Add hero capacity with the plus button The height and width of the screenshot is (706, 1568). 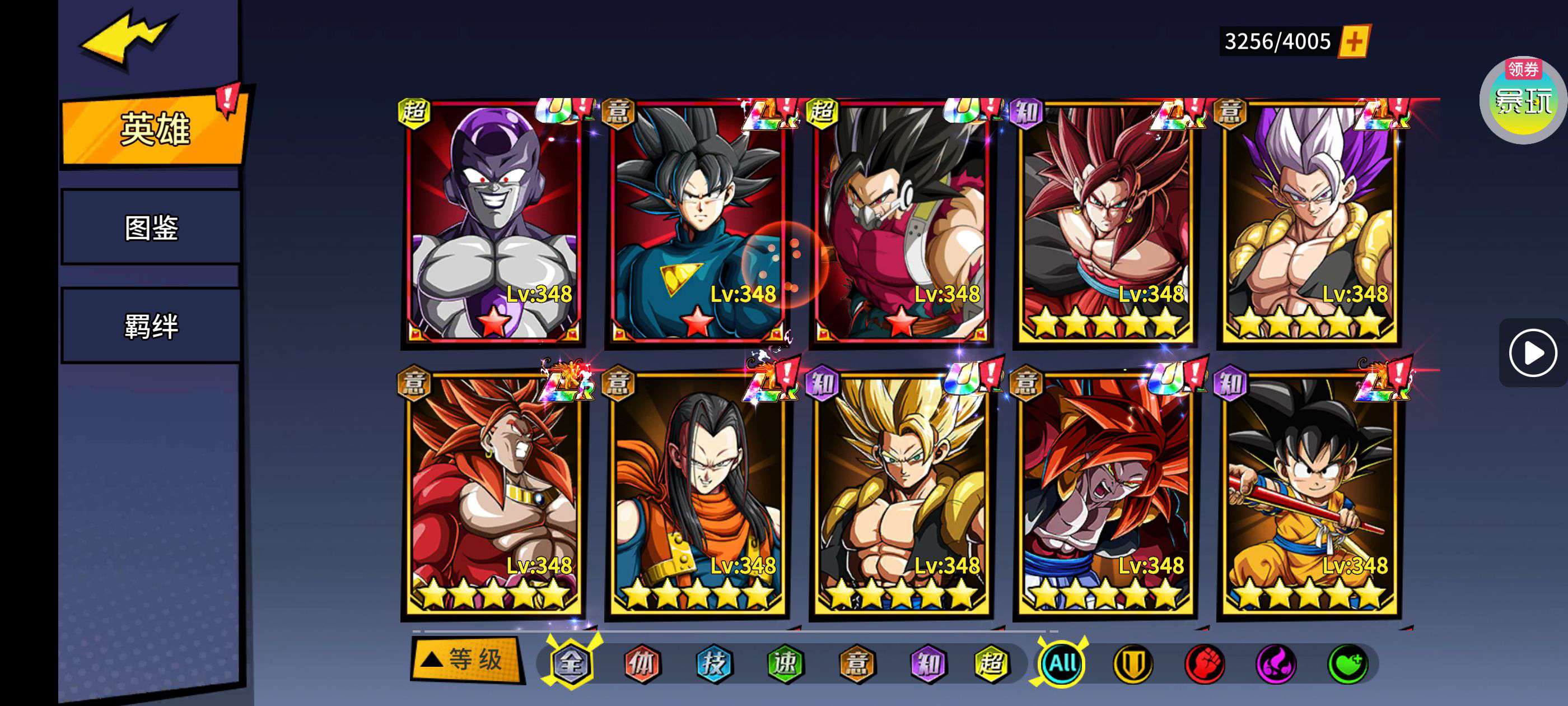(x=1354, y=41)
